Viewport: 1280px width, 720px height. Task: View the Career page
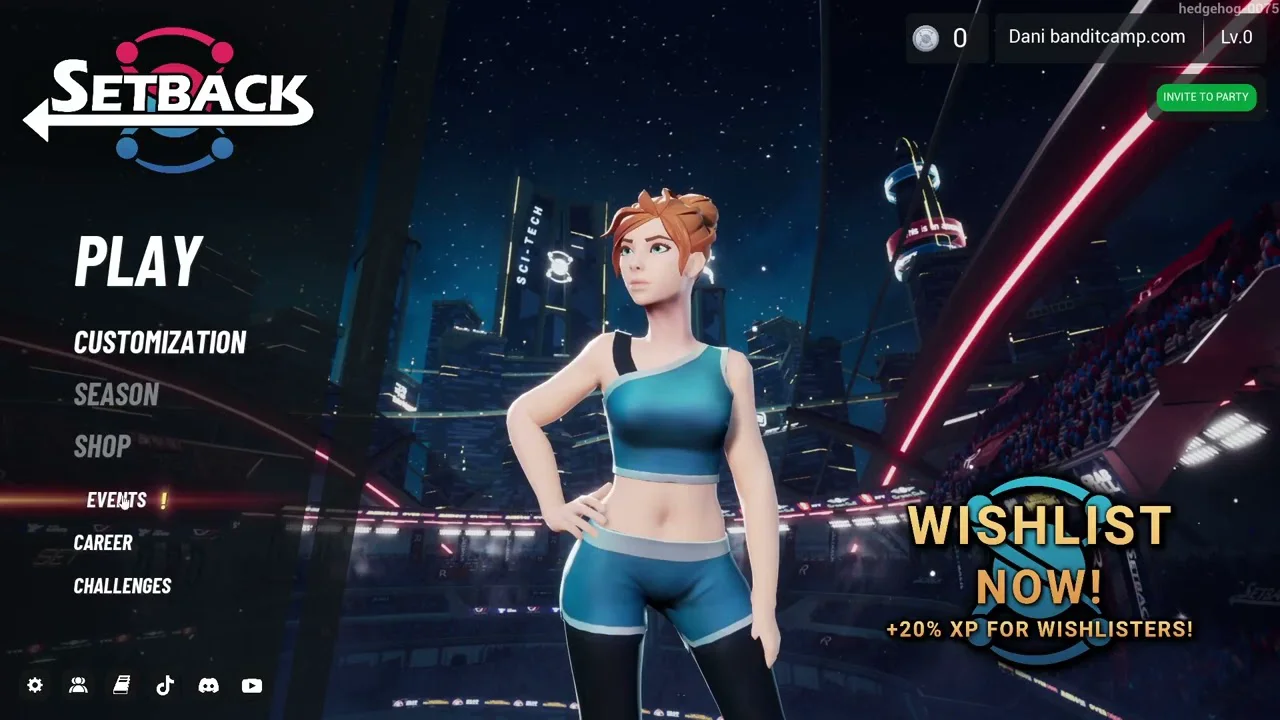pos(103,543)
